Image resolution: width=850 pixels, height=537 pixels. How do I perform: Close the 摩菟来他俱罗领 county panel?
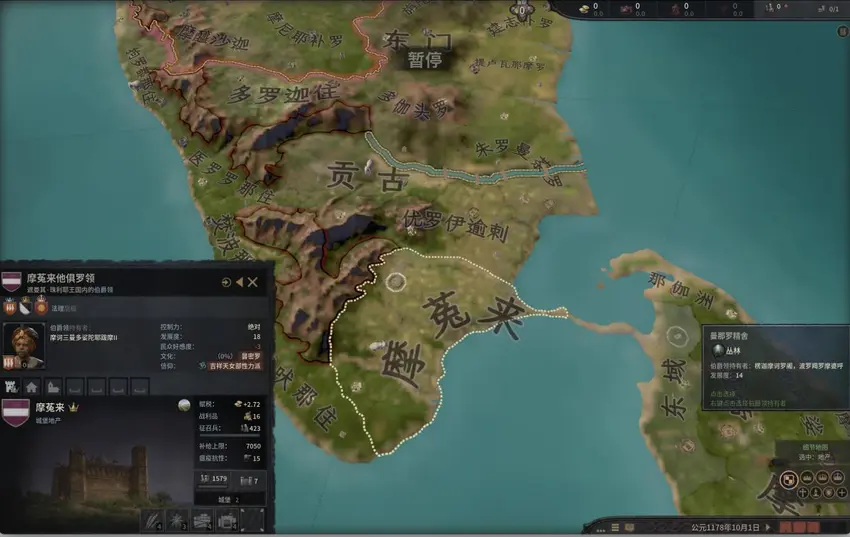pyautogui.click(x=253, y=283)
